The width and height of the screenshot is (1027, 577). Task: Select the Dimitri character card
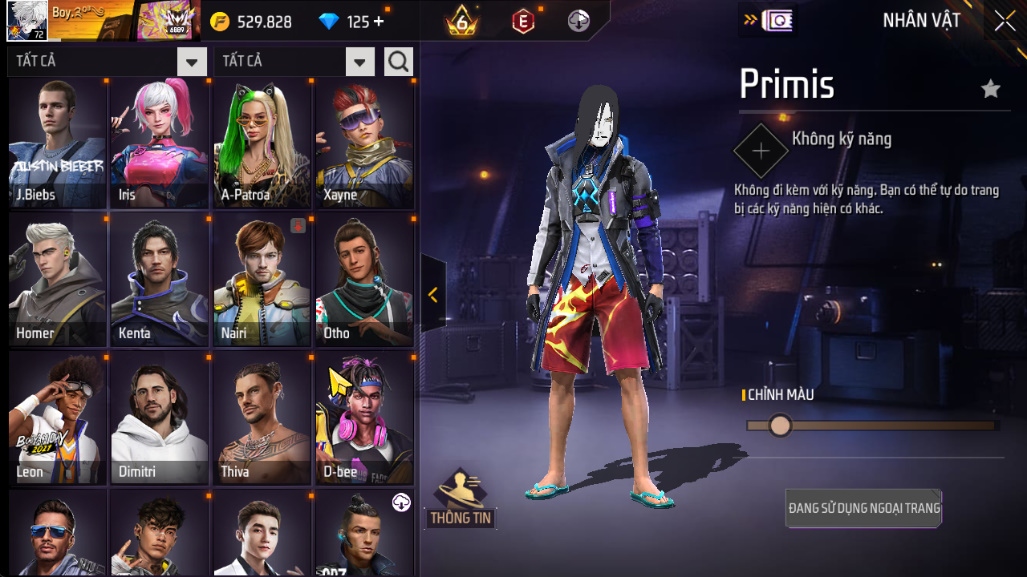[159, 419]
